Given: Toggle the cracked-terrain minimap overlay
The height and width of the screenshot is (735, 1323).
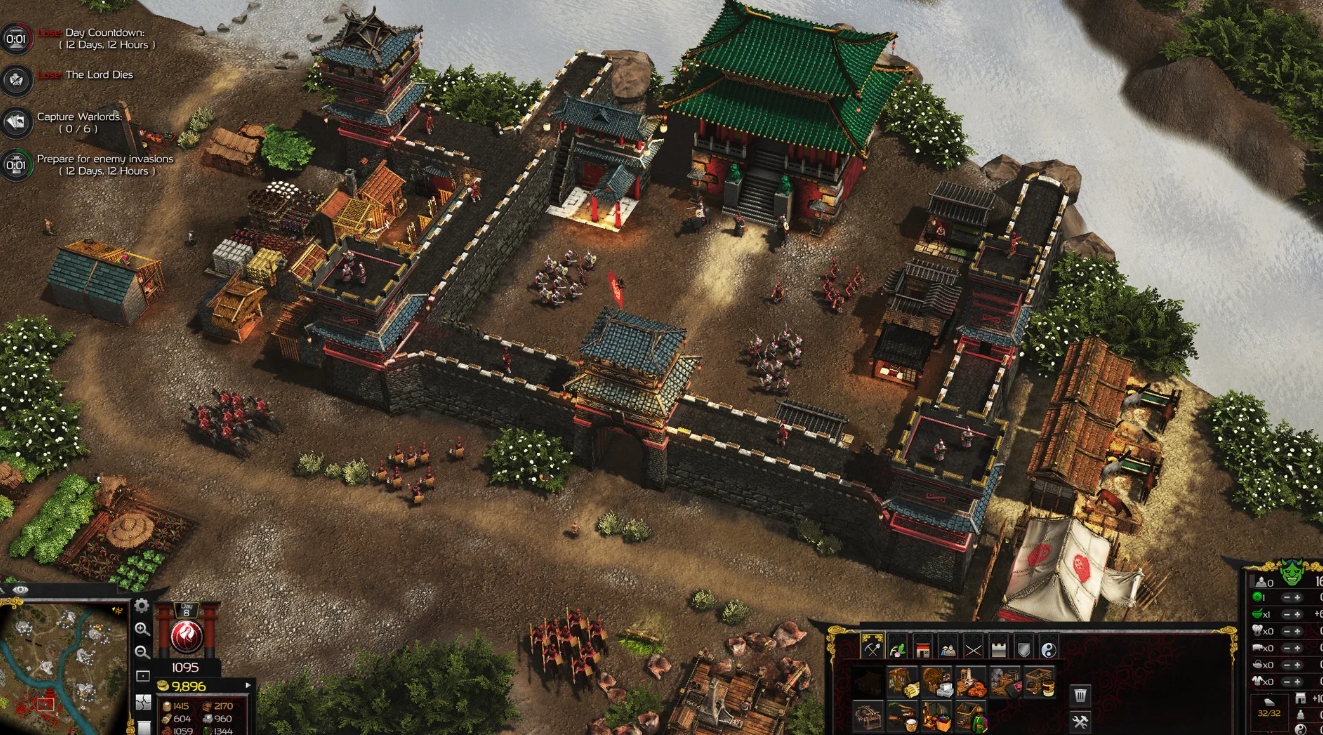Looking at the screenshot, I should tap(144, 703).
